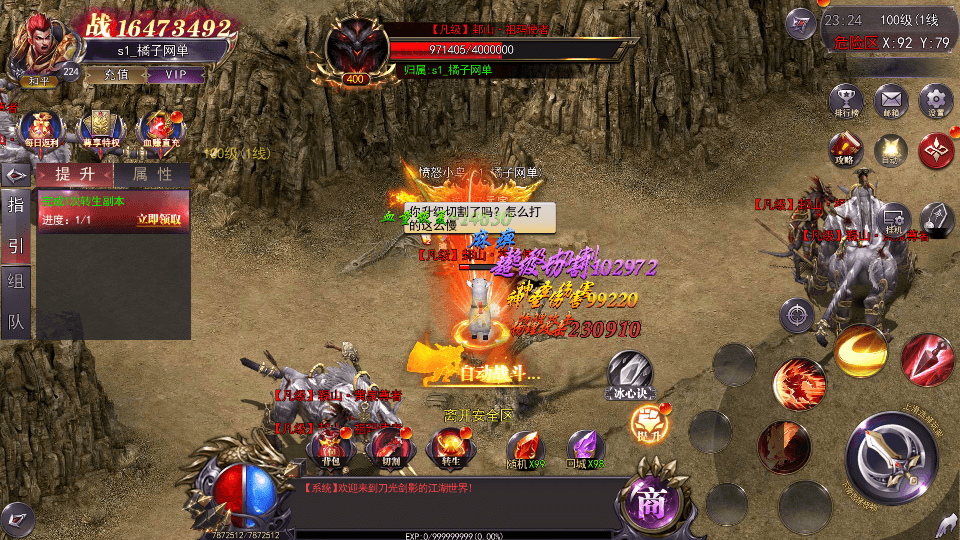
Task: Switch to the 属性 tab
Action: tap(151, 174)
